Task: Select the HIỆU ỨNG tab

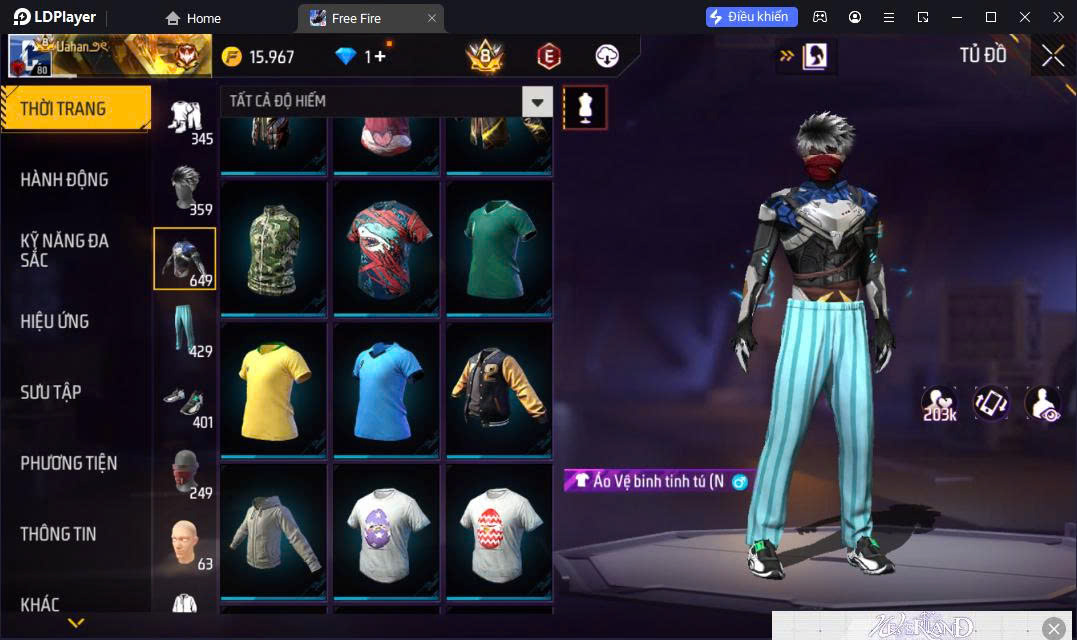Action: pyautogui.click(x=55, y=321)
